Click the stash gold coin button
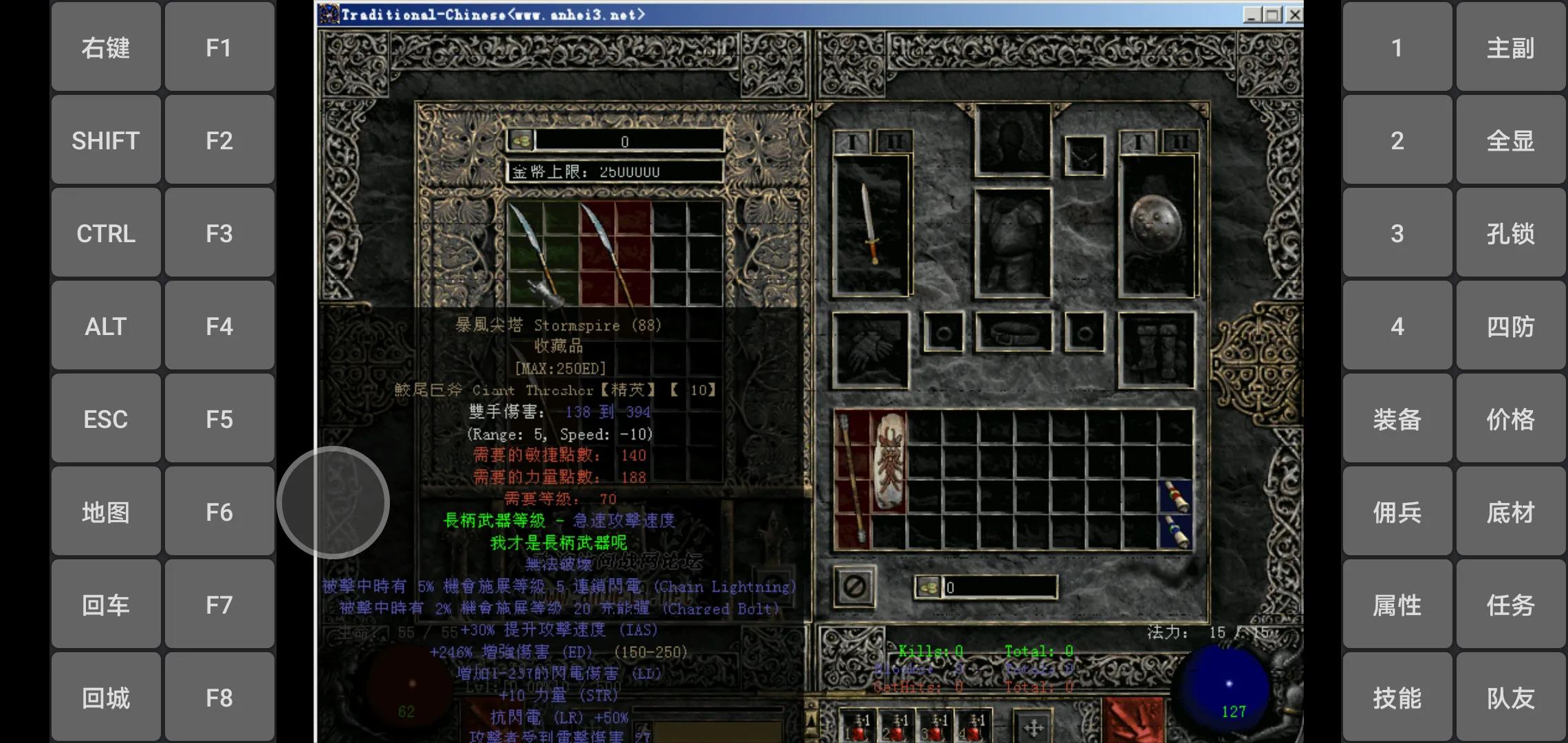 (x=521, y=140)
